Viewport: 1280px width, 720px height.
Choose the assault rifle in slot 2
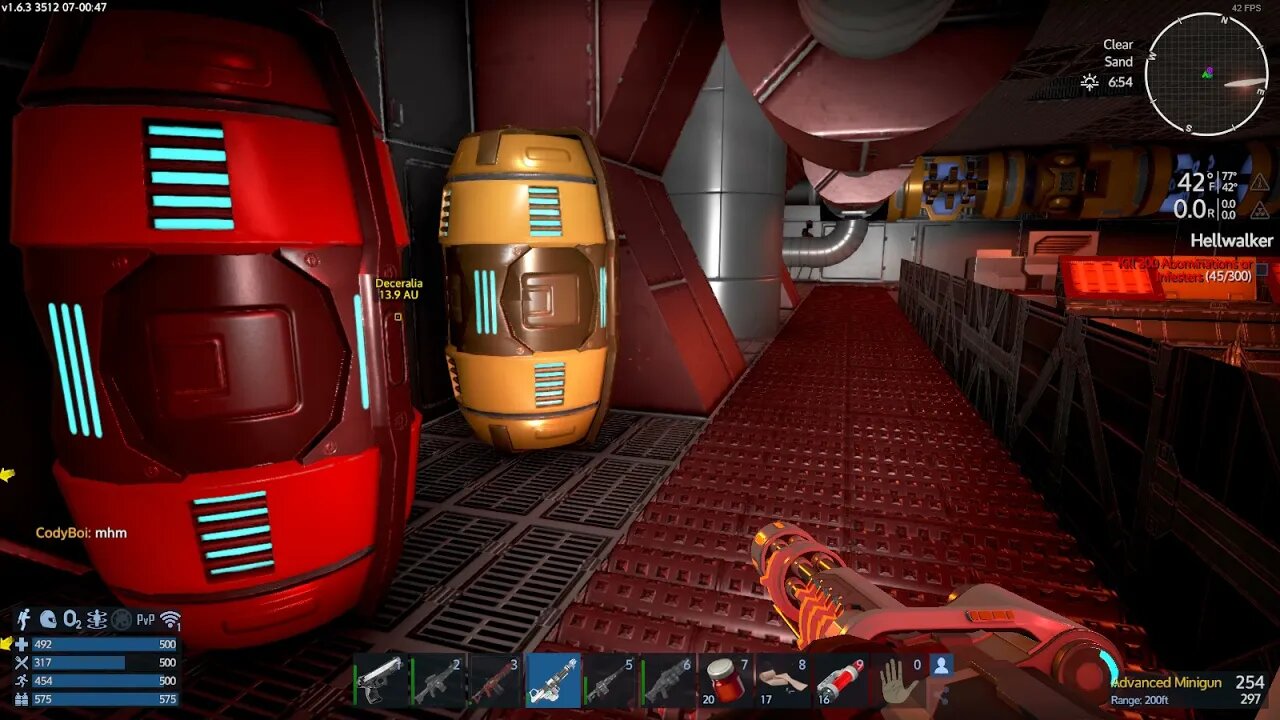click(438, 680)
